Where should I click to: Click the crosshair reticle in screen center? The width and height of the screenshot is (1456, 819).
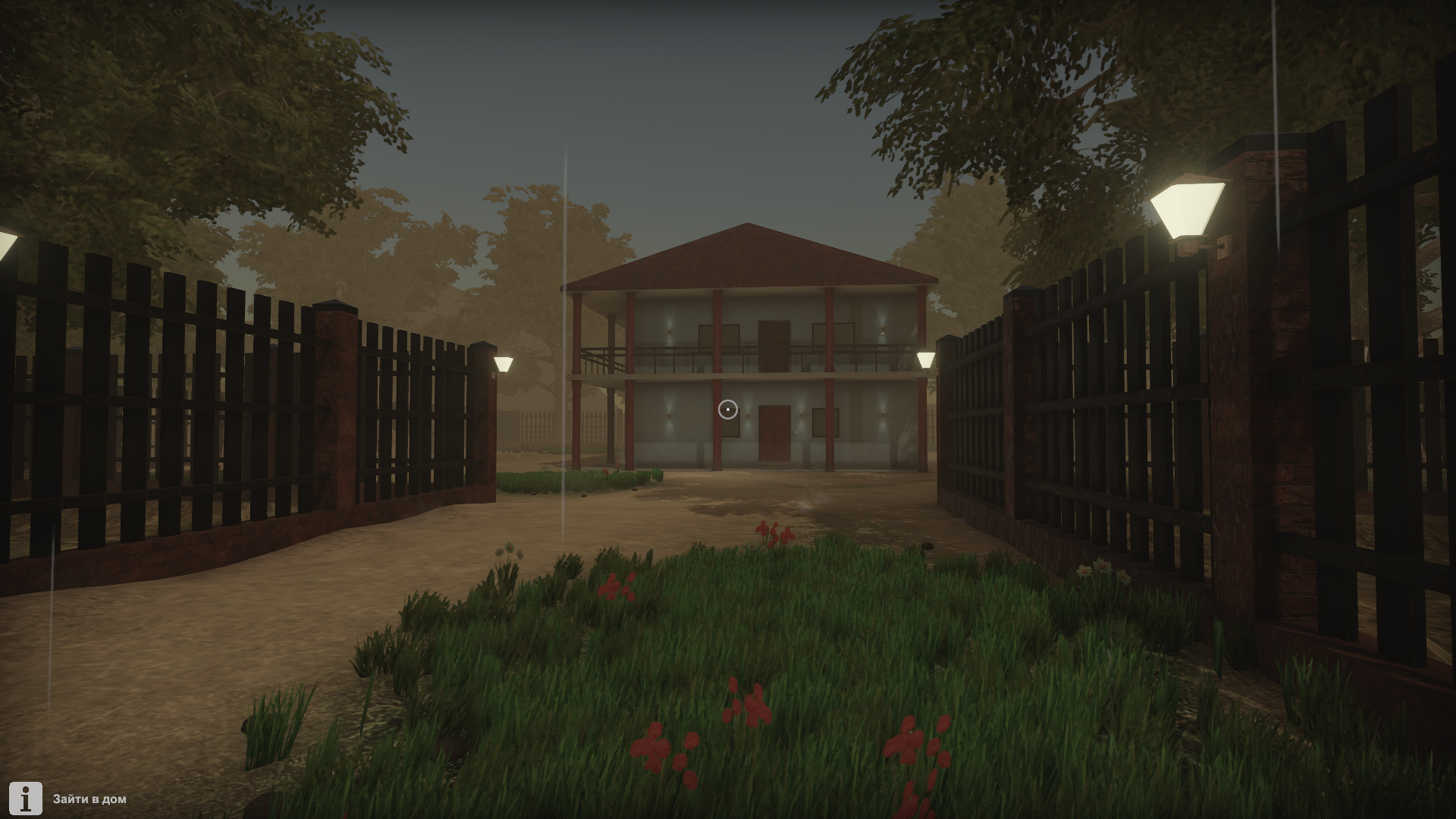pos(730,409)
